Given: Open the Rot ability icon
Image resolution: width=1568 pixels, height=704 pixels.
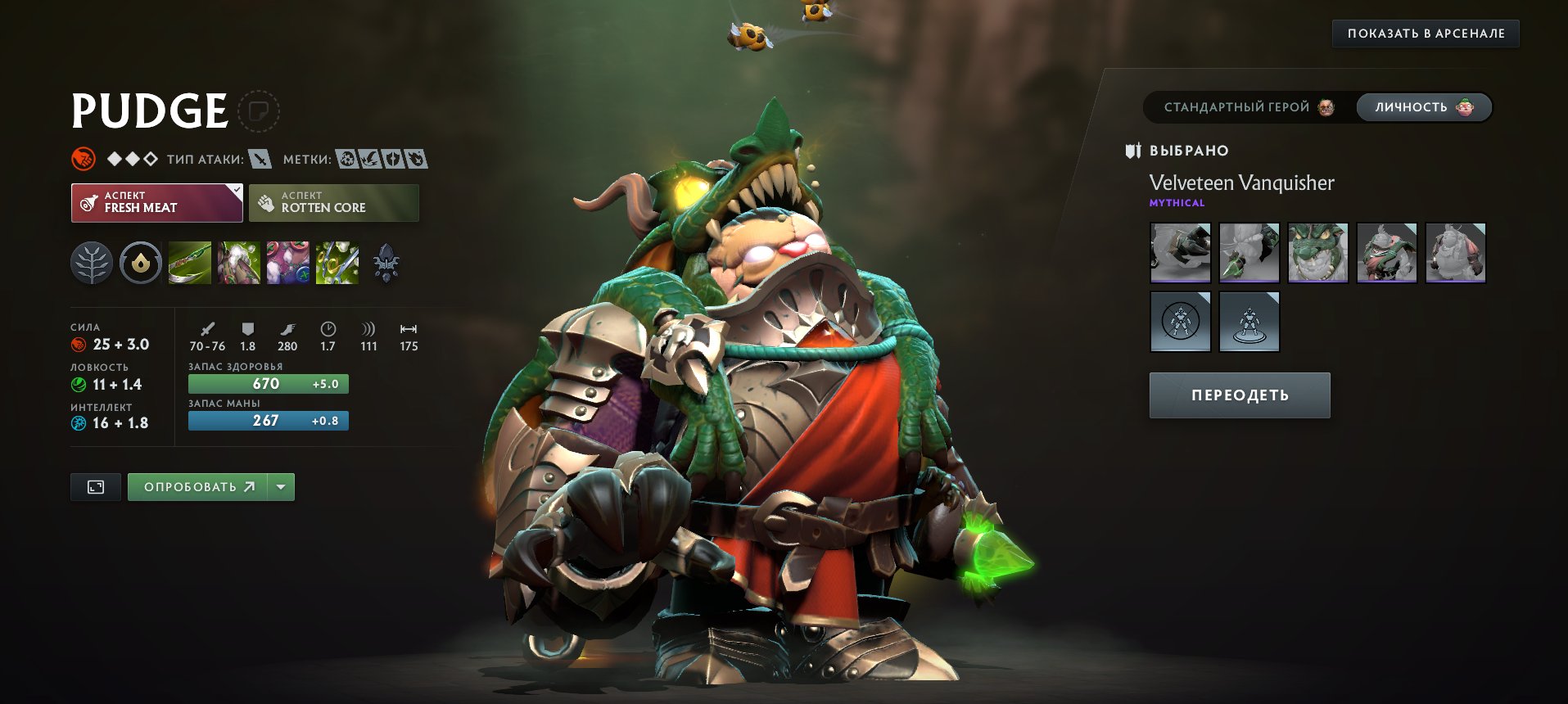Looking at the screenshot, I should [238, 263].
